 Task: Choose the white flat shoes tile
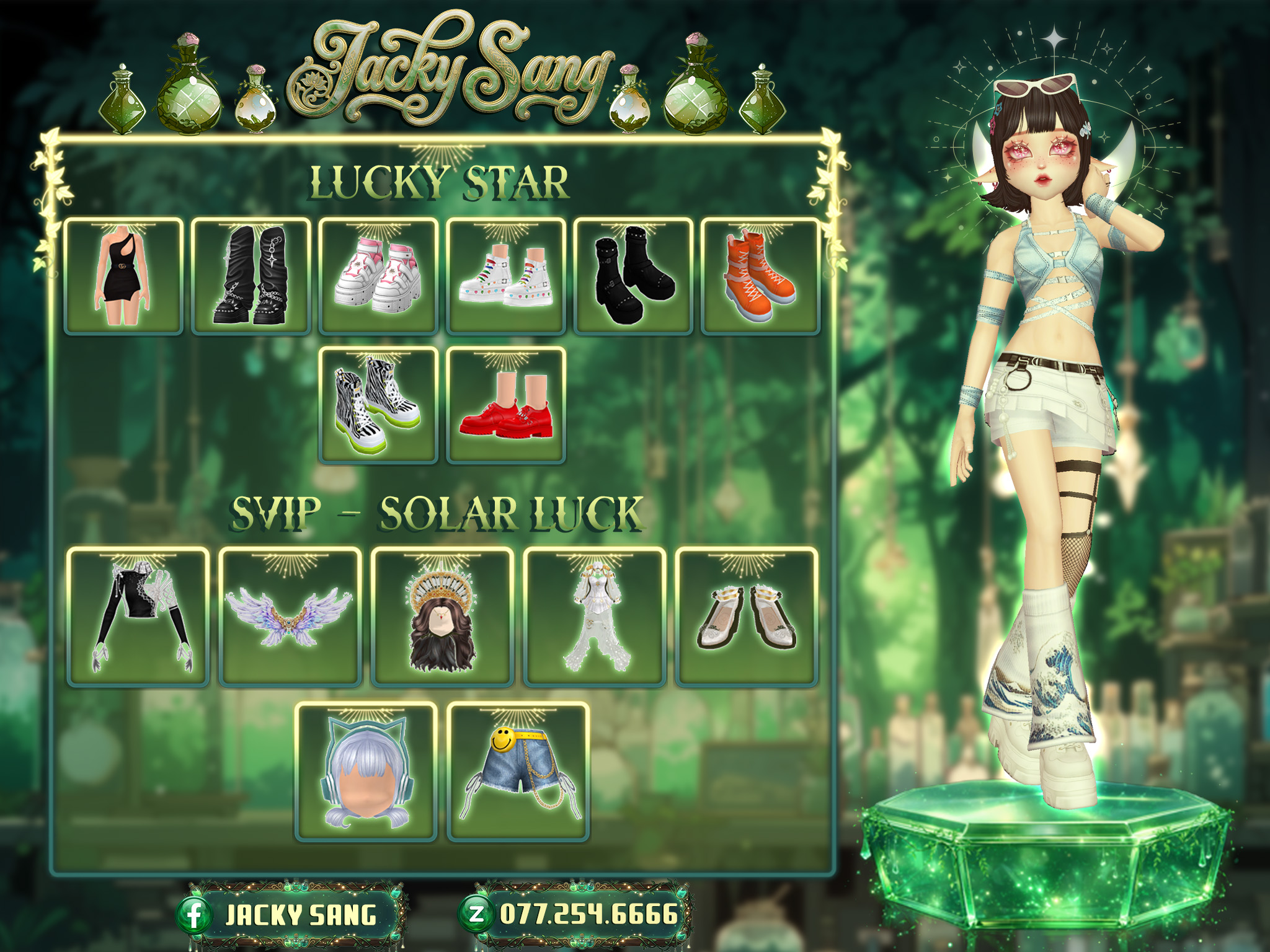747,617
